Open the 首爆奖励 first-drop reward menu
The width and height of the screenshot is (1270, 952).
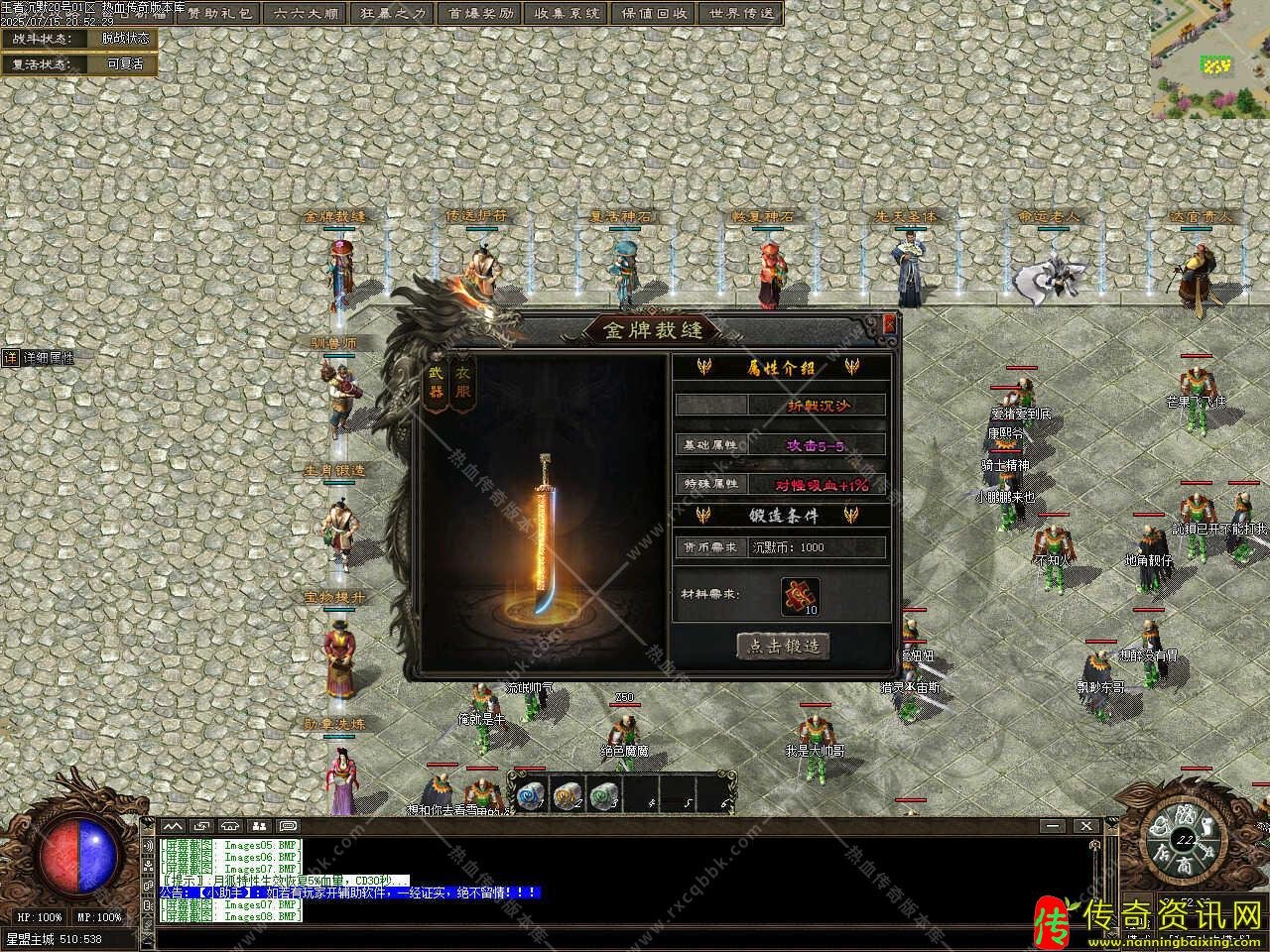pyautogui.click(x=481, y=14)
